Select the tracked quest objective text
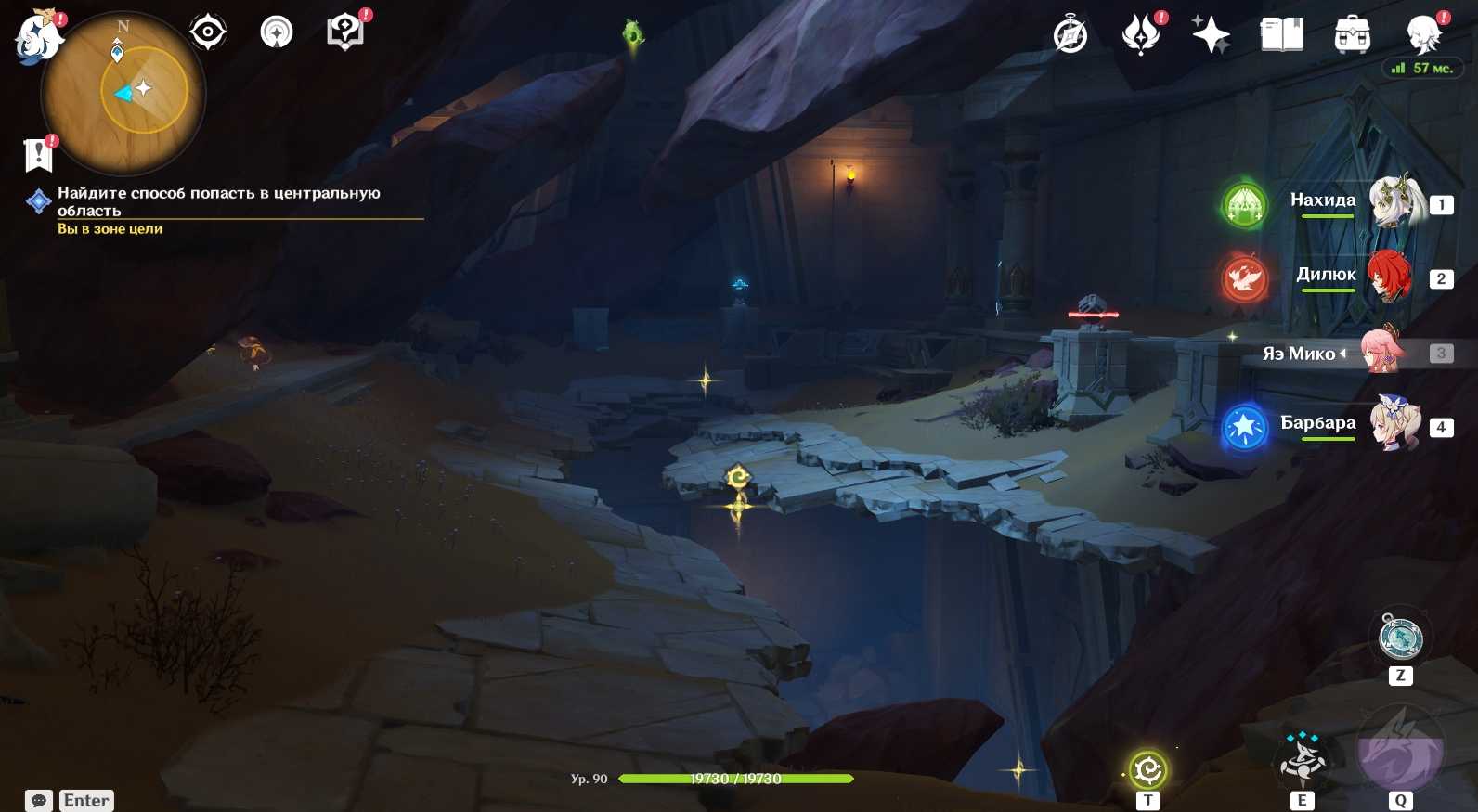Screen dimensions: 1478x812 [218, 201]
